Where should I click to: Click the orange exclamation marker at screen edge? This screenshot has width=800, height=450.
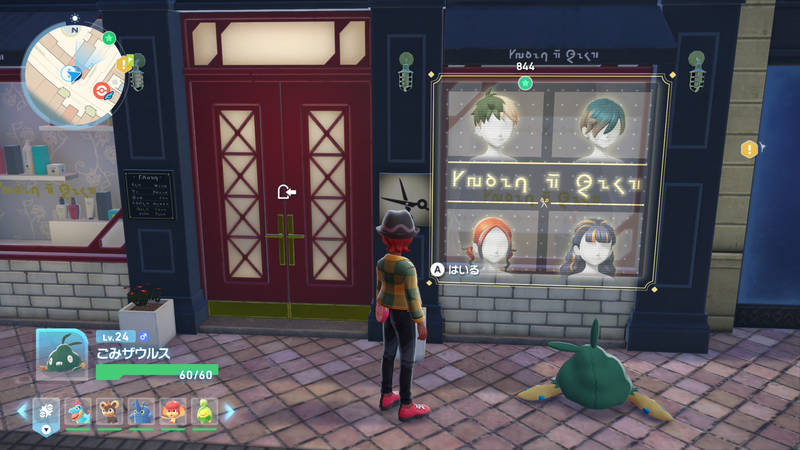pos(748,149)
